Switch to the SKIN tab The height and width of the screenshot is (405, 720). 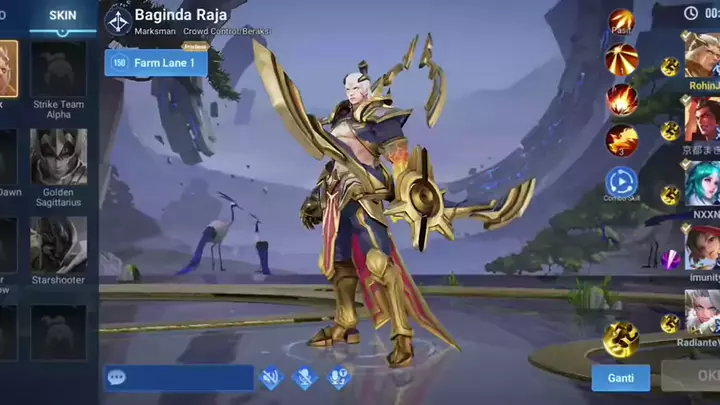[62, 15]
